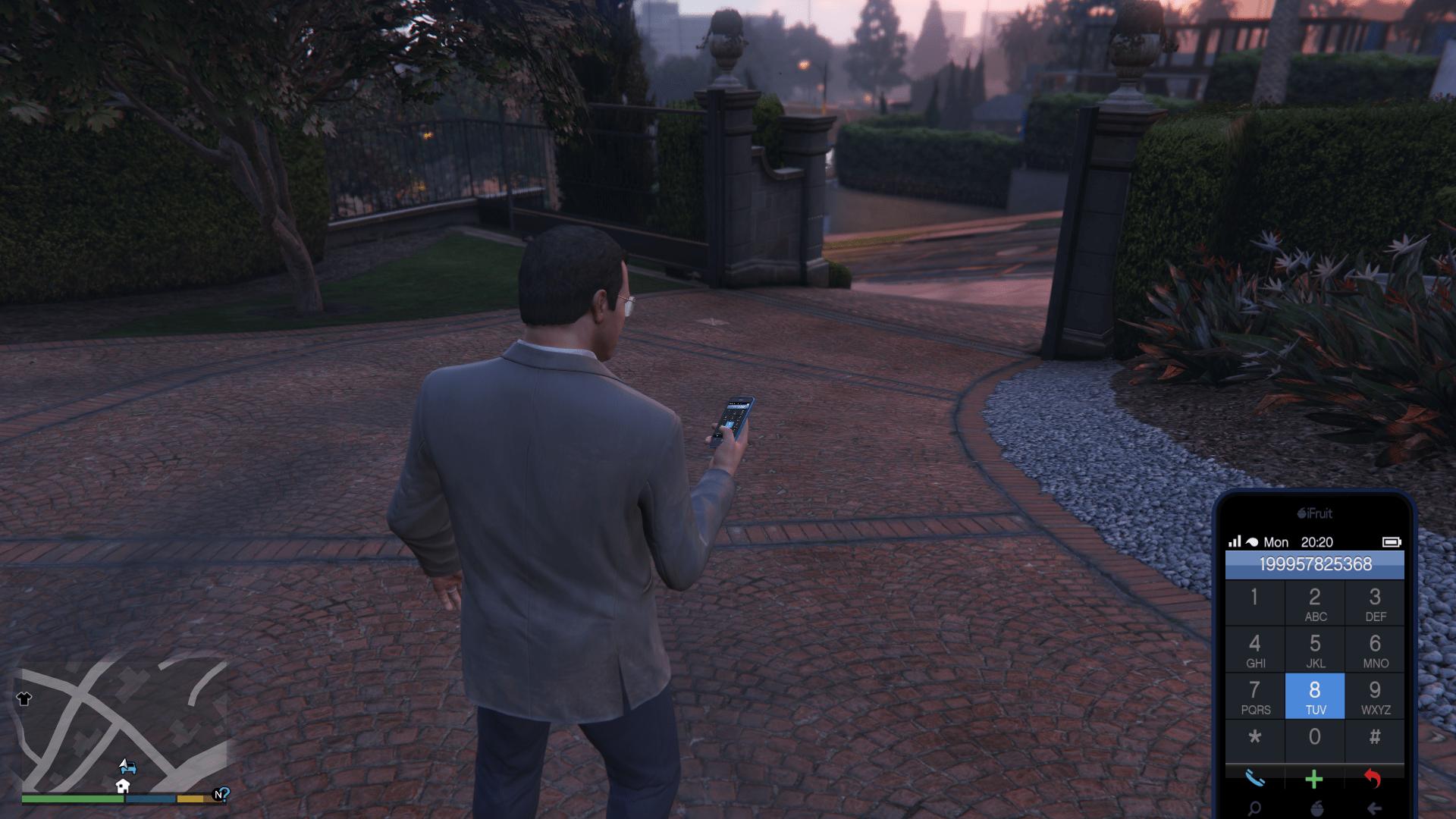Select the clothing store shirt marker on minimap
The image size is (1456, 819).
point(24,698)
